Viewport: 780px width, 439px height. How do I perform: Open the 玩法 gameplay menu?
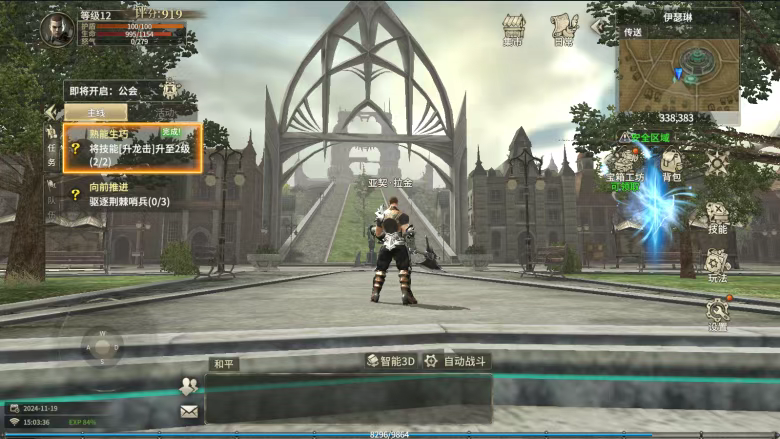click(x=716, y=263)
